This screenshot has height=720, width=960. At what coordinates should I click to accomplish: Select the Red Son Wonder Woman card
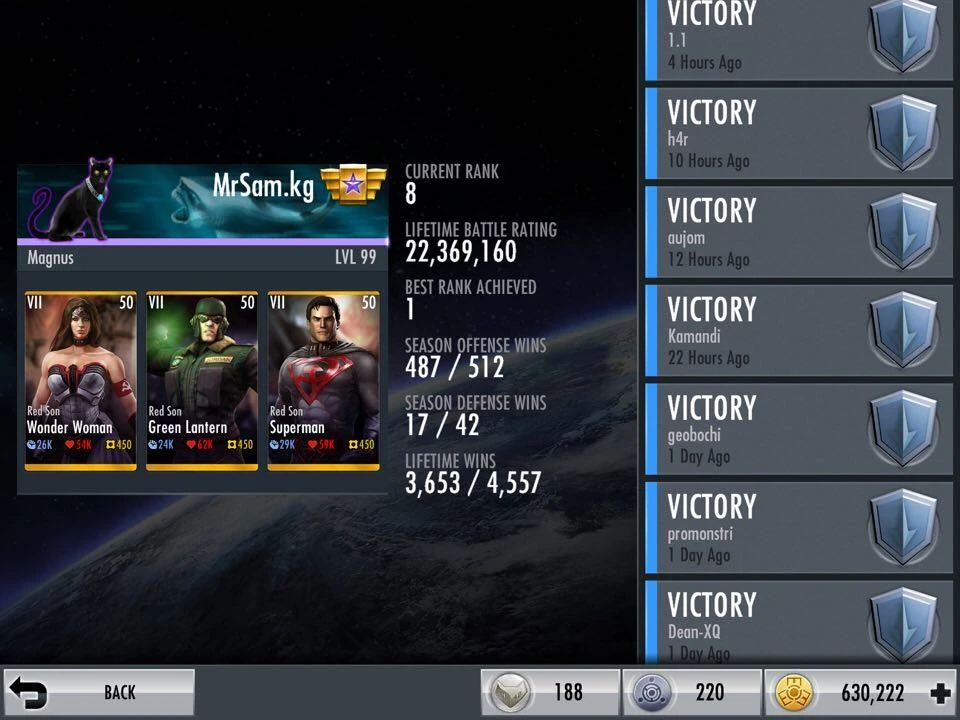[x=81, y=380]
